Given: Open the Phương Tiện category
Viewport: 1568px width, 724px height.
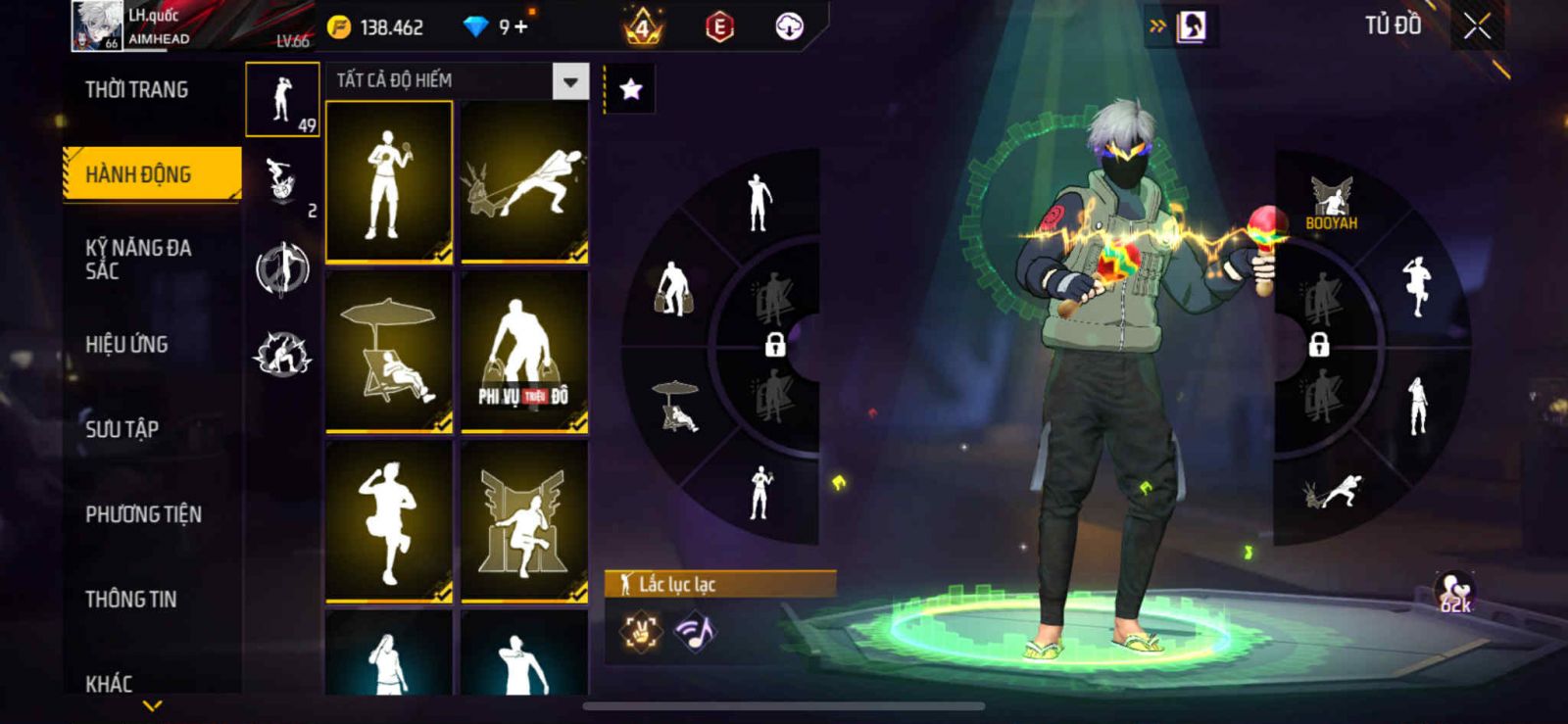Looking at the screenshot, I should coord(143,513).
